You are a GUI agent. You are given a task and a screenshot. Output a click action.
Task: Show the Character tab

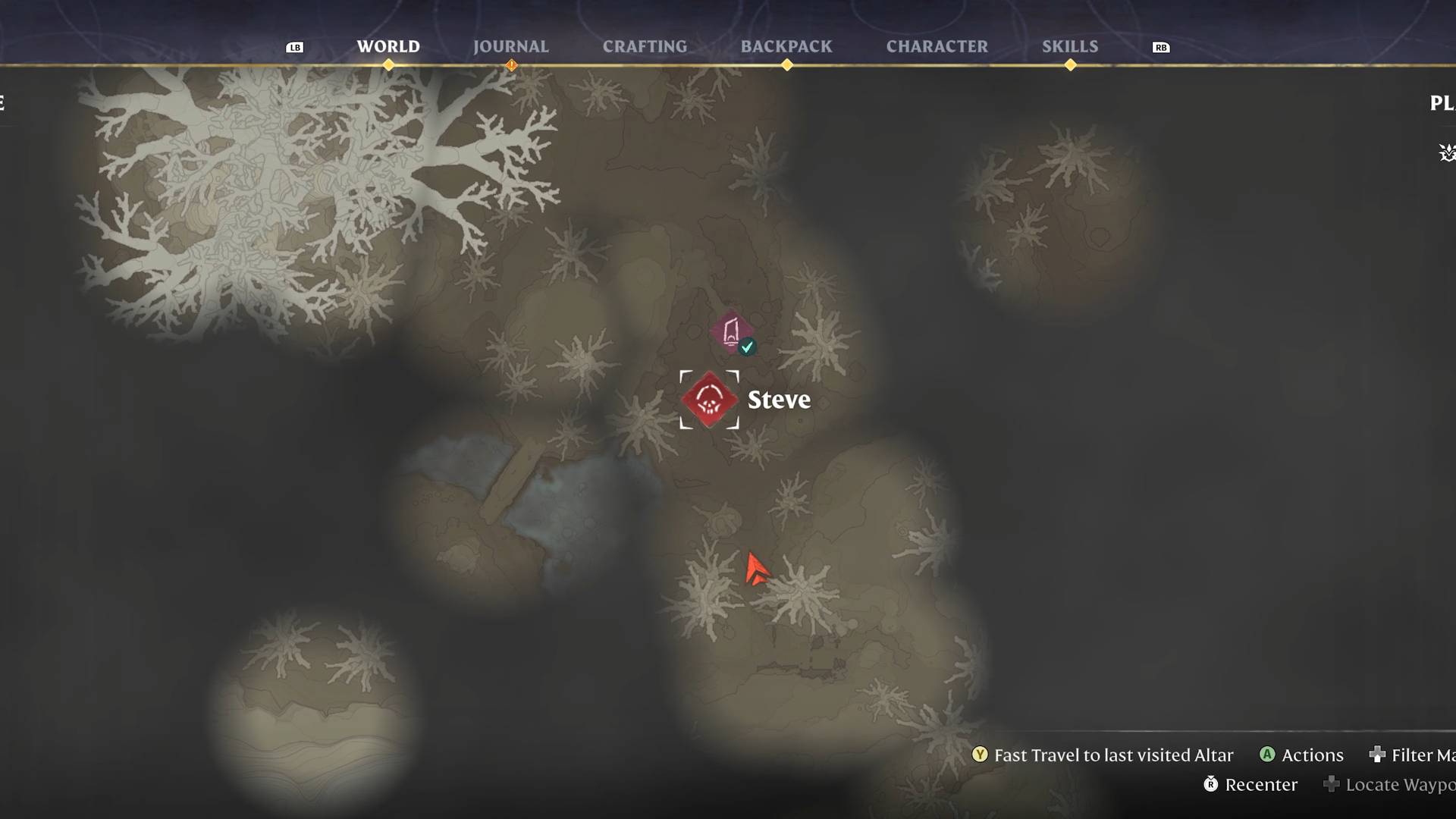coord(937,46)
